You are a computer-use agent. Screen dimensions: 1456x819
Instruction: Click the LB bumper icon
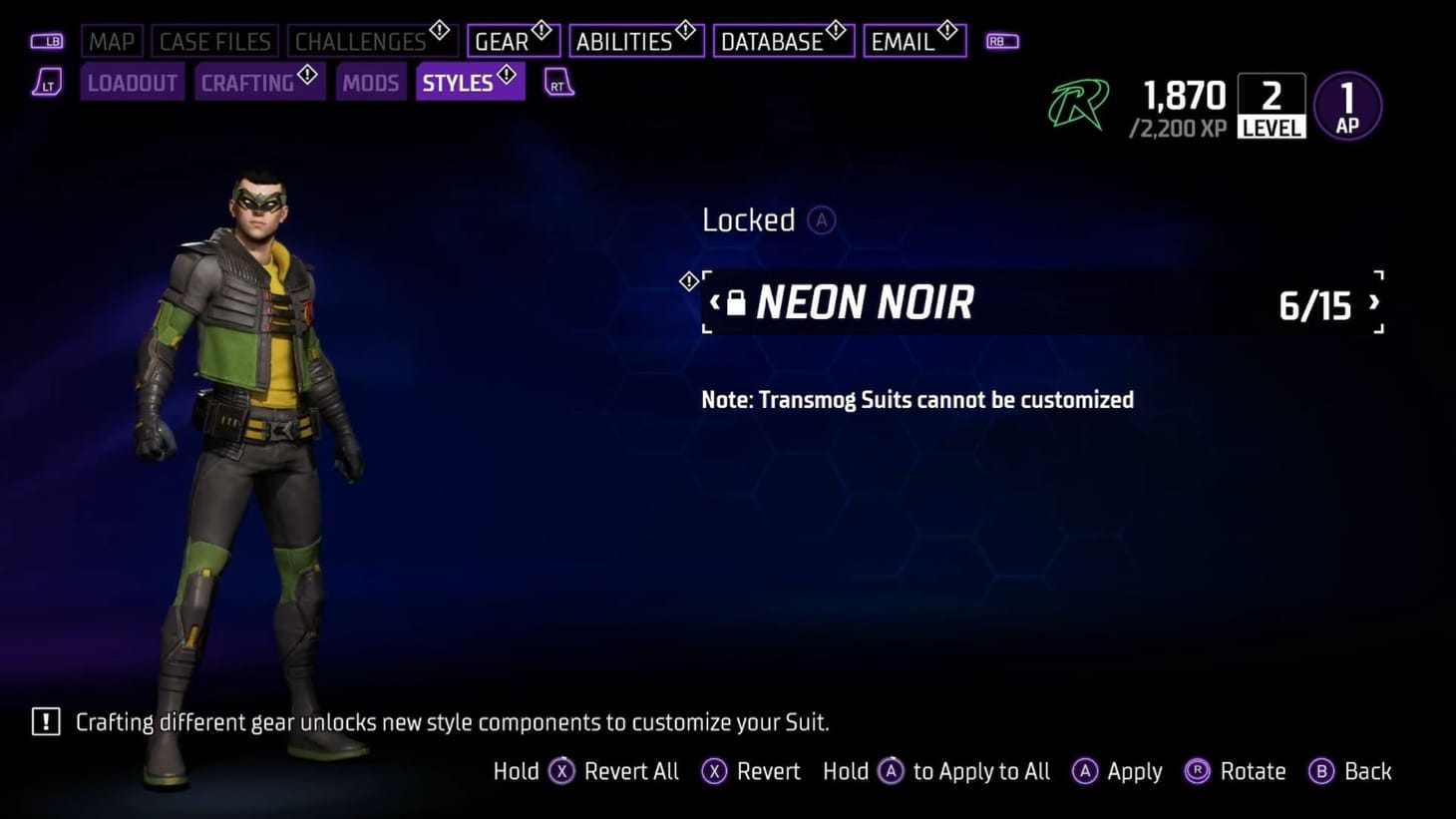pos(47,41)
